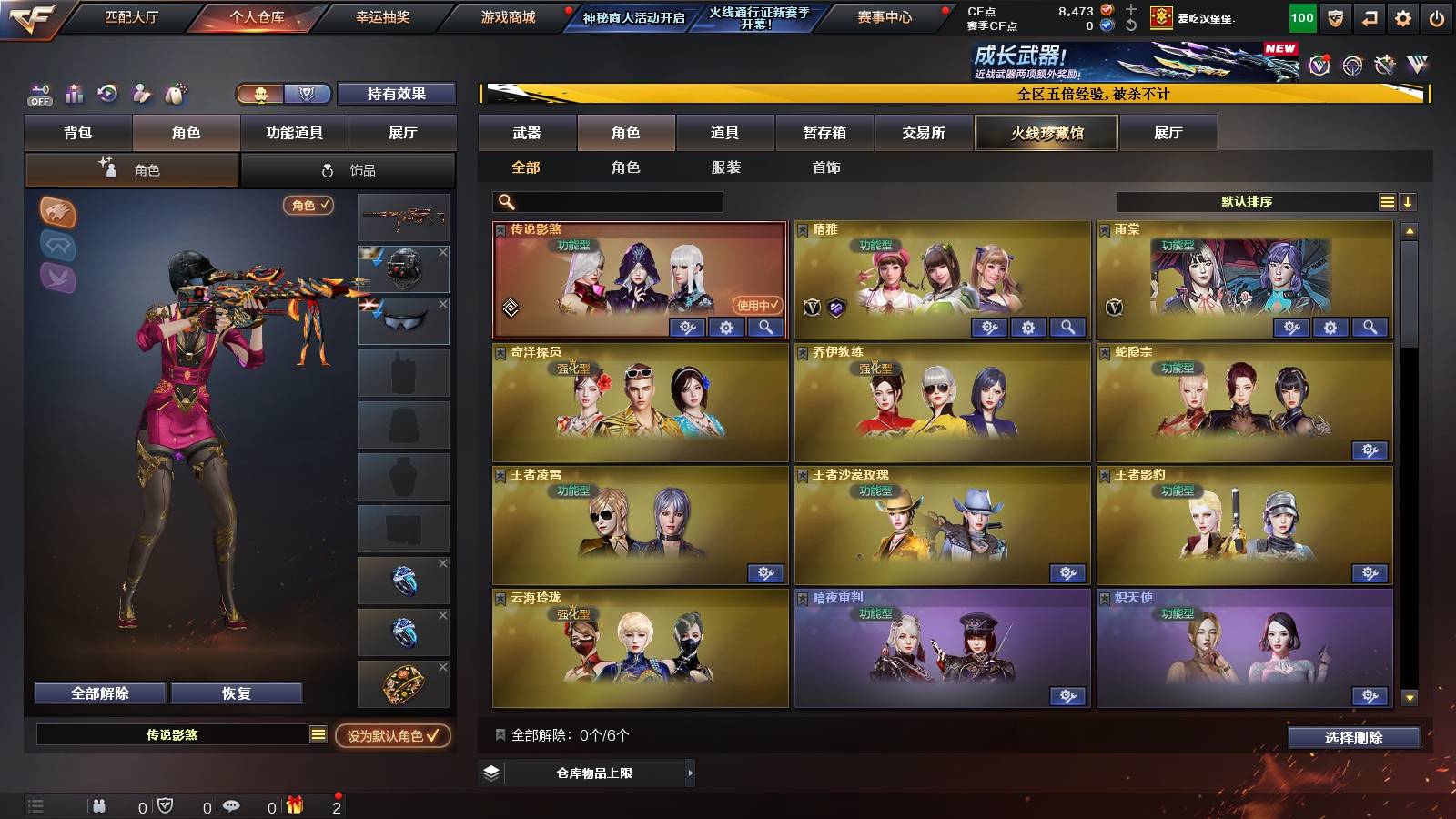The height and width of the screenshot is (819, 1456).
Task: Click the descending sort arrow beside 默认排序
Action: 1409,201
